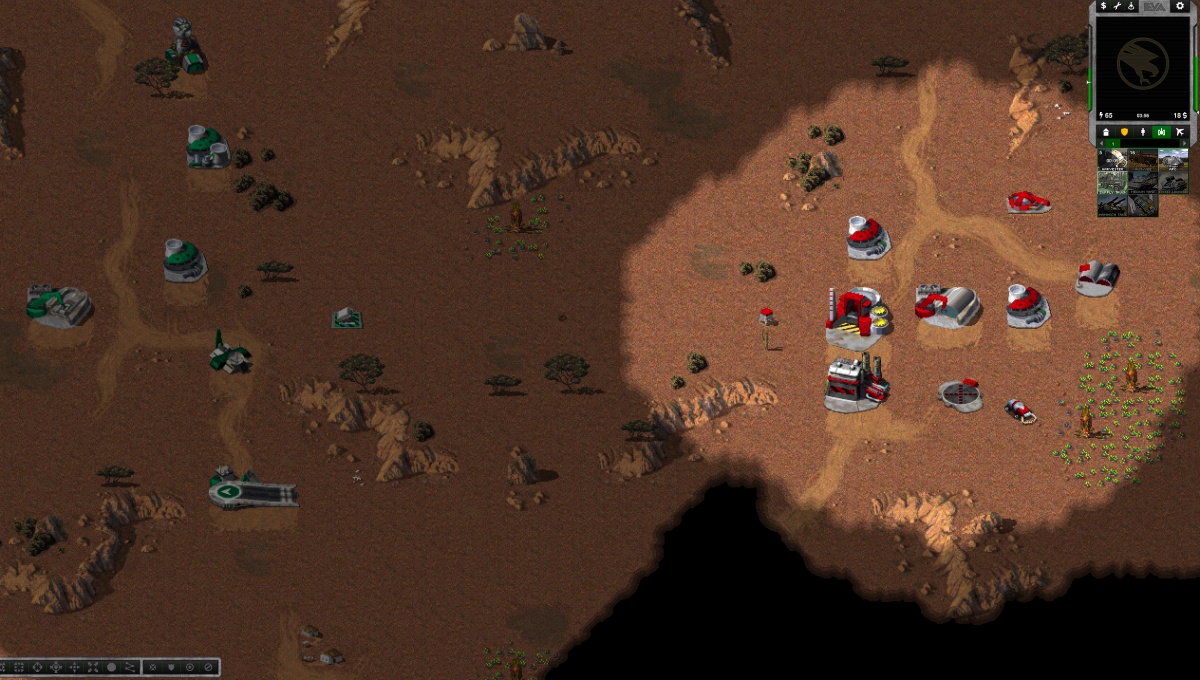Switch to the defense shield production tab
The image size is (1200, 680).
(x=1123, y=132)
